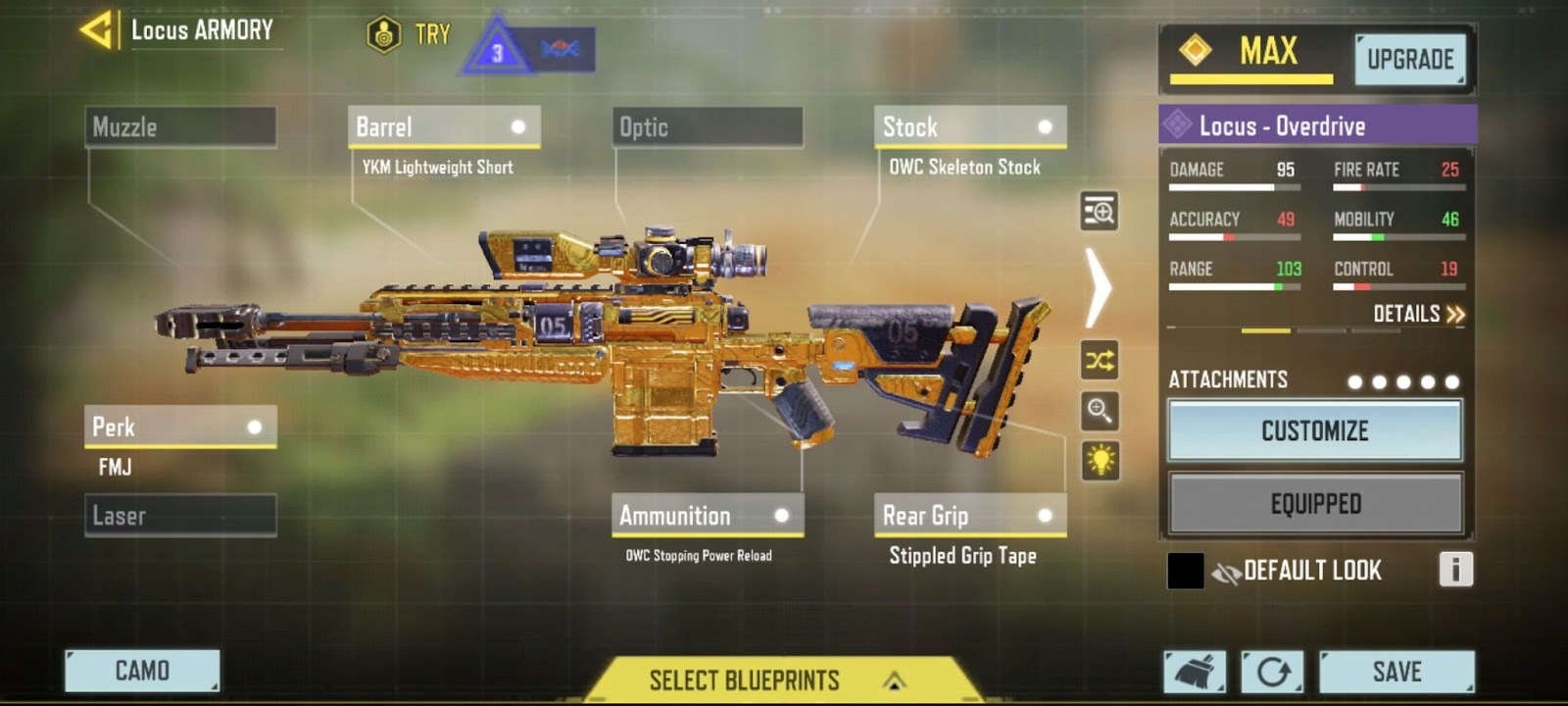Expand the SELECT BLUEPRINTS panel
Screen dimensions: 1568x706
tap(774, 681)
